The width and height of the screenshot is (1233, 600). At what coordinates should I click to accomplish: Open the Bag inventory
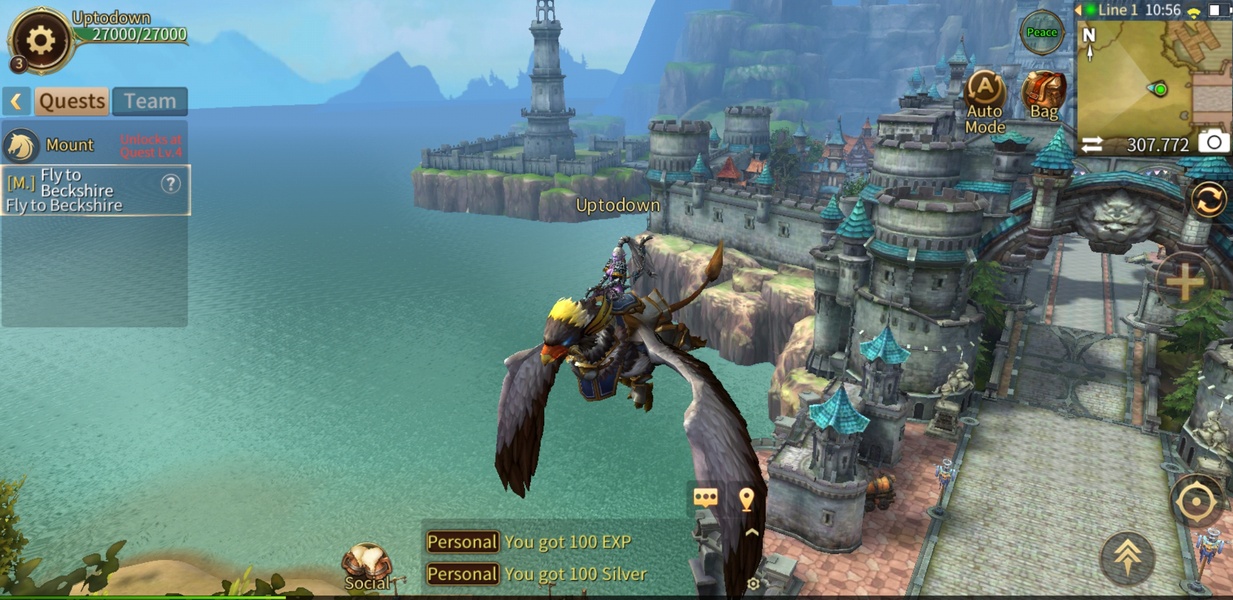pos(1044,96)
